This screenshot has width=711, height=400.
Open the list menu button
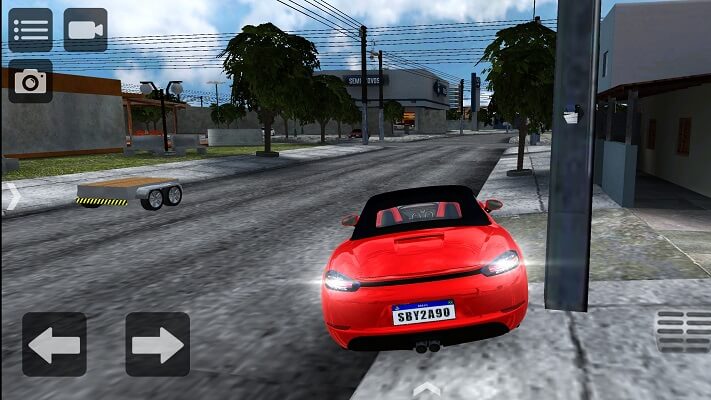point(30,30)
